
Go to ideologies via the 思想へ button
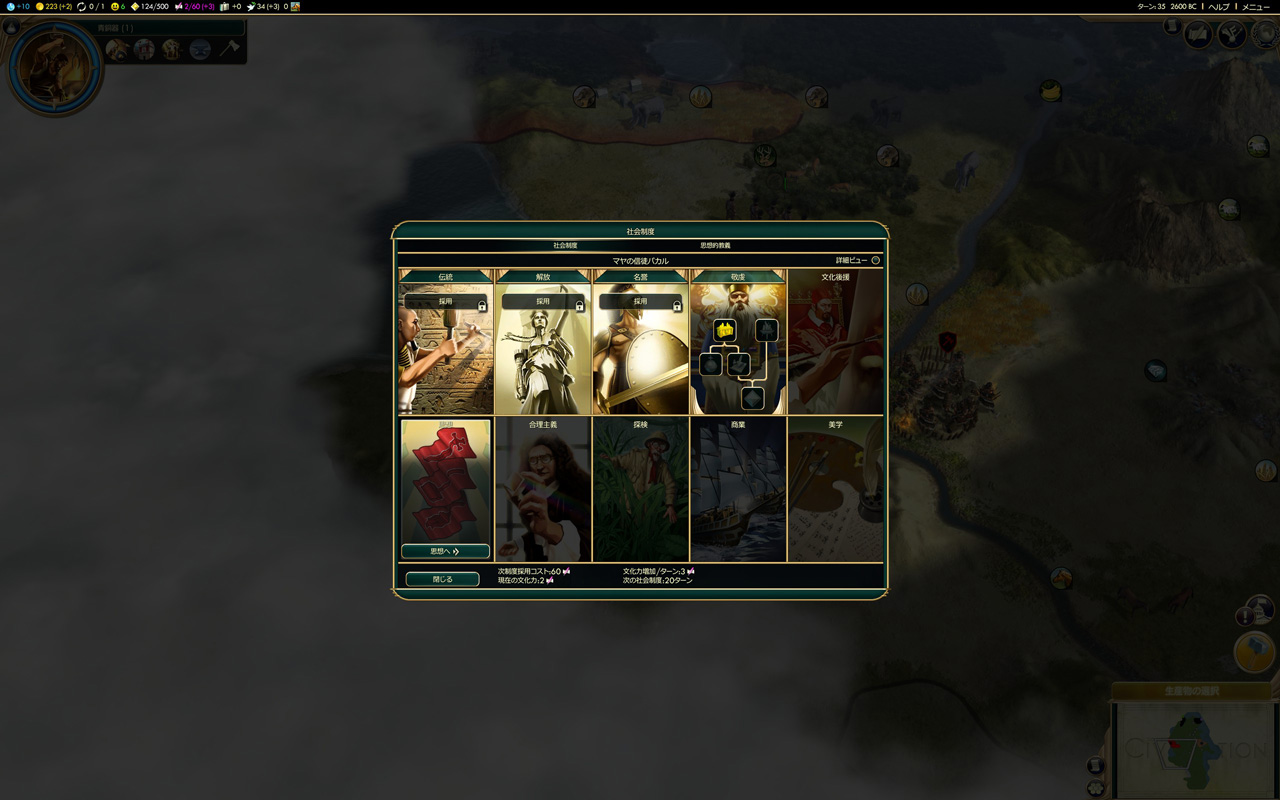[445, 551]
